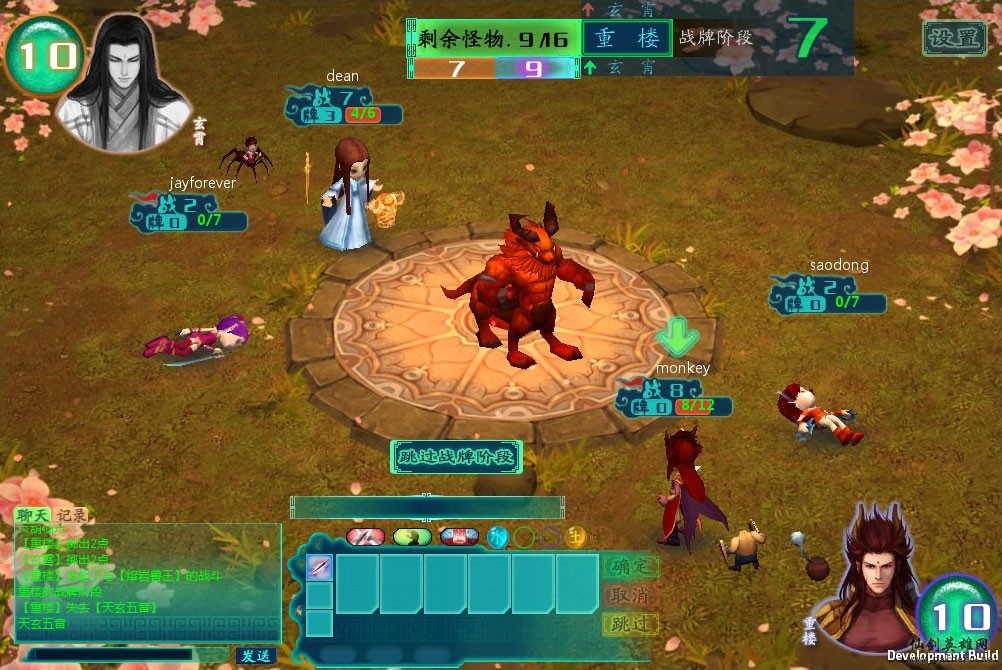Confirm with the 确定 button
This screenshot has height=670, width=1002.
pos(631,567)
